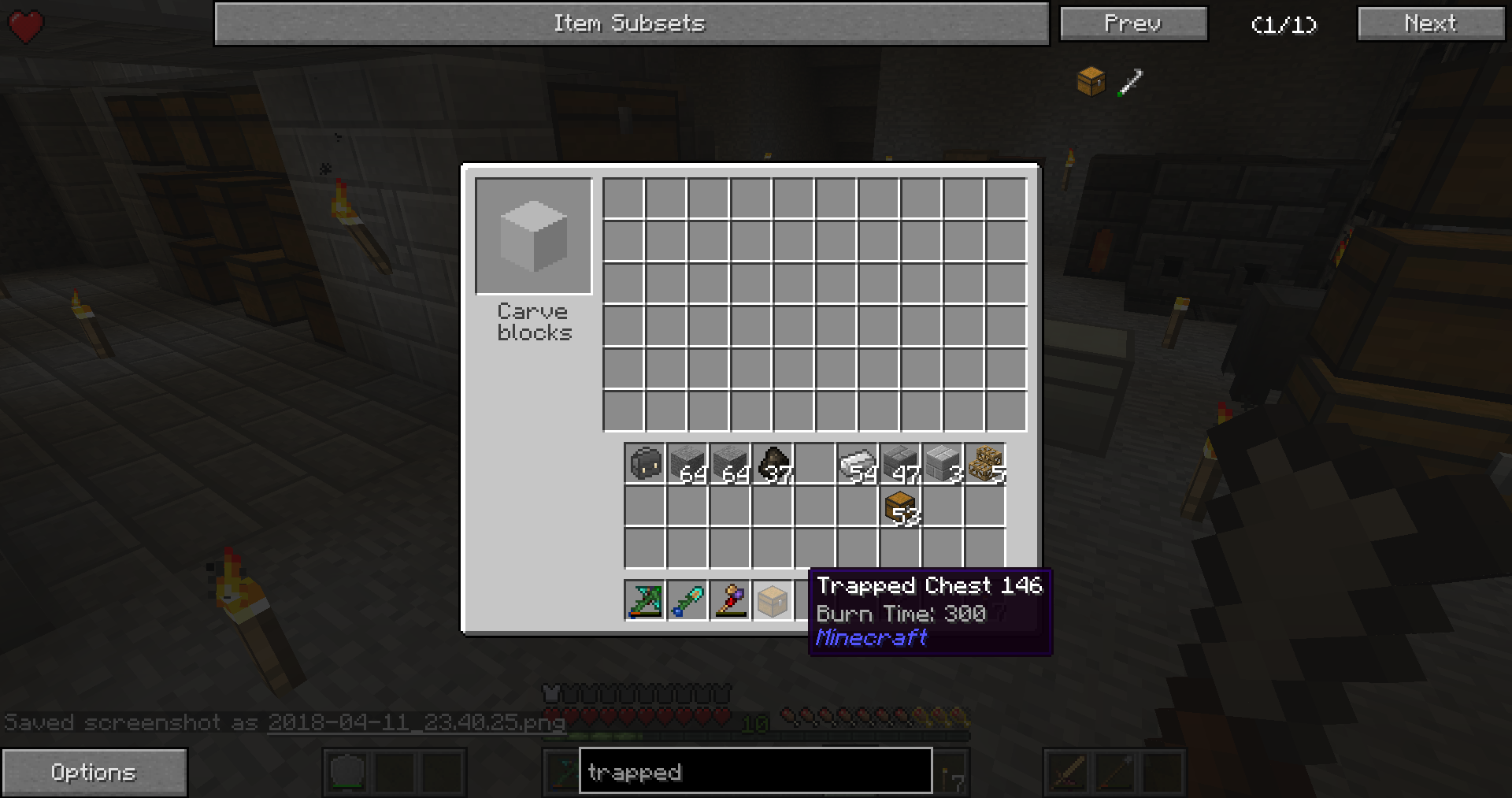
Task: Click the black helmet item in inventory
Action: click(x=644, y=463)
